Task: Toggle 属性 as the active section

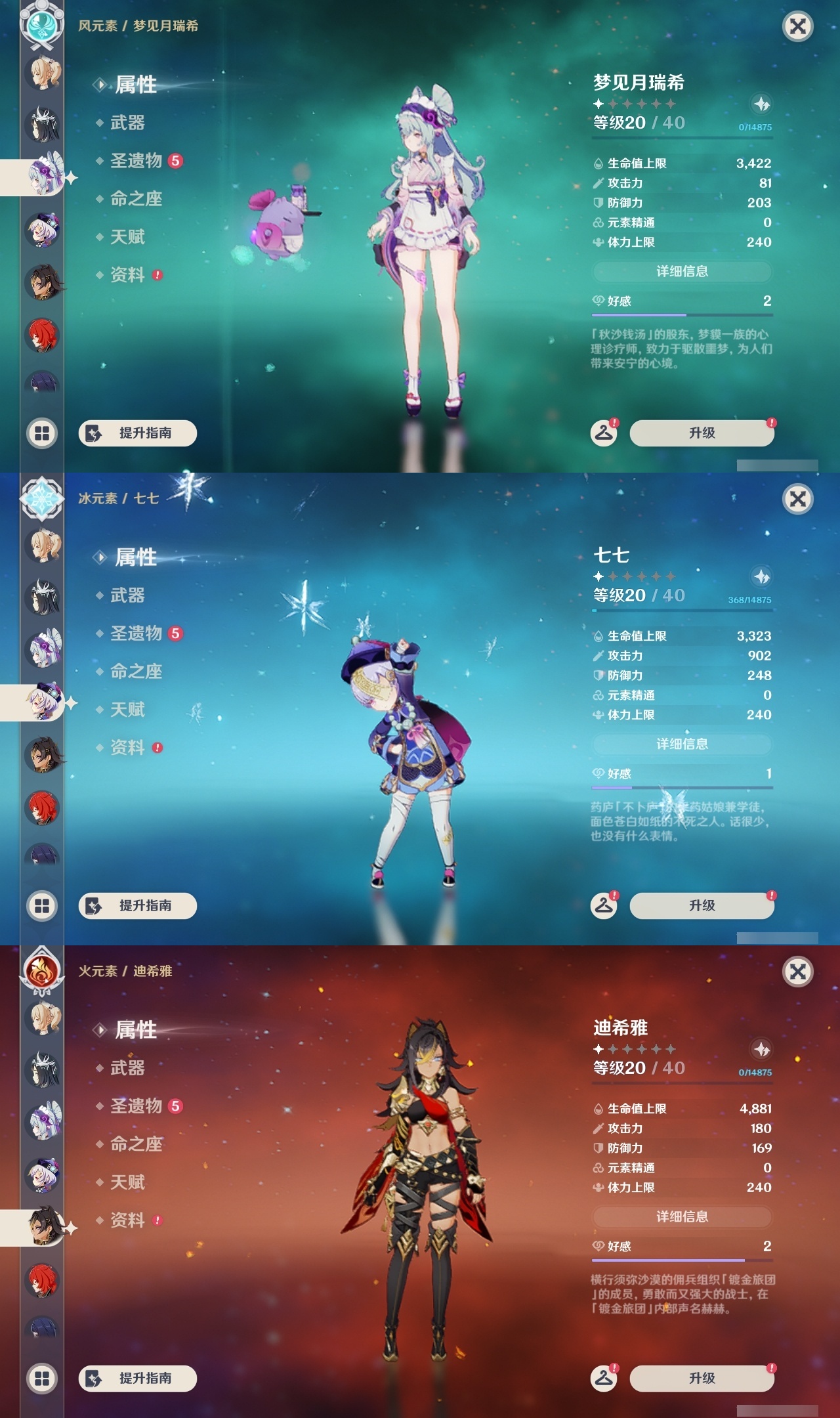Action: point(135,86)
